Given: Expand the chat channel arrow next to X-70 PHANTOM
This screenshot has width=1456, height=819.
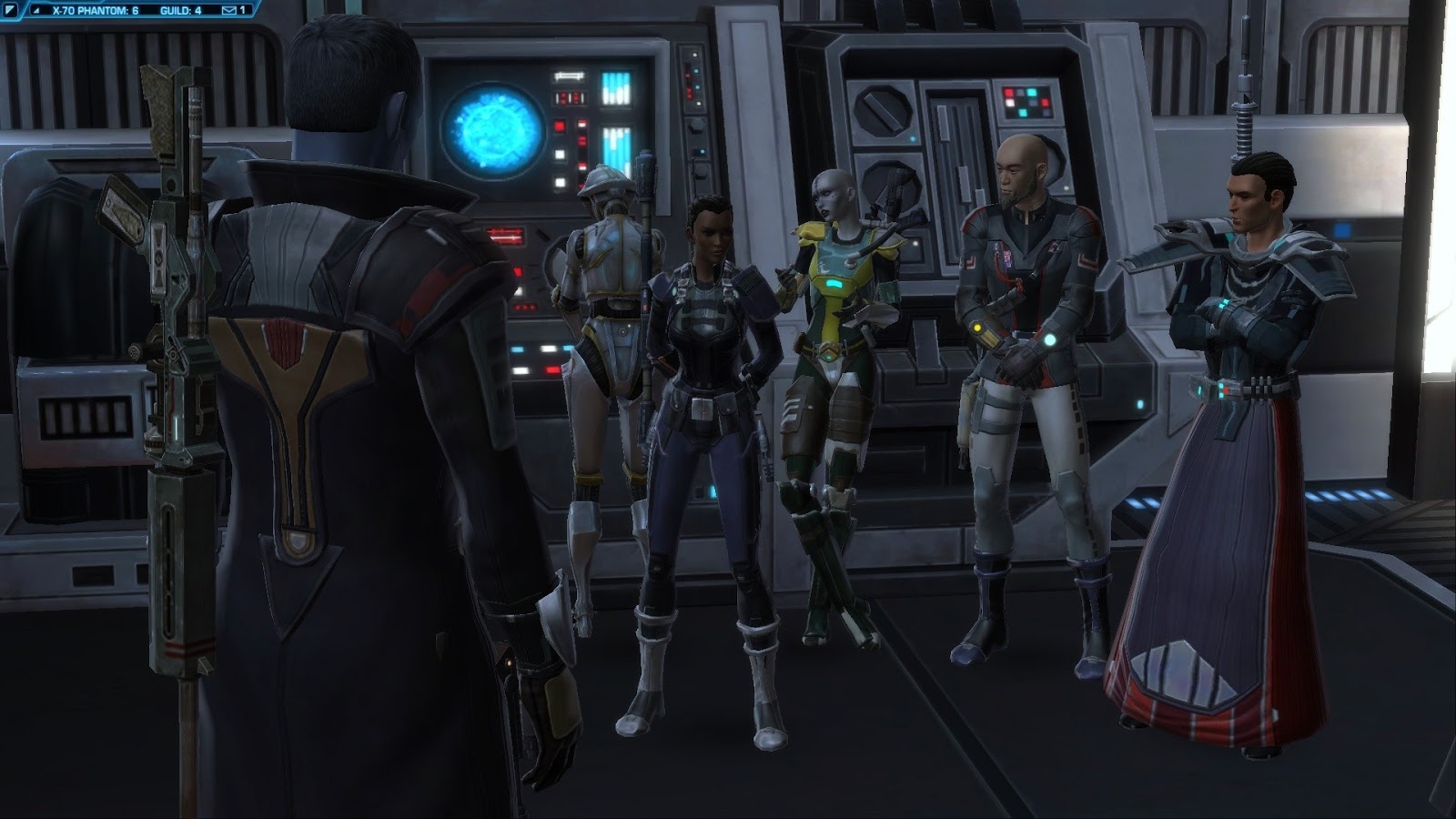Looking at the screenshot, I should pyautogui.click(x=38, y=12).
